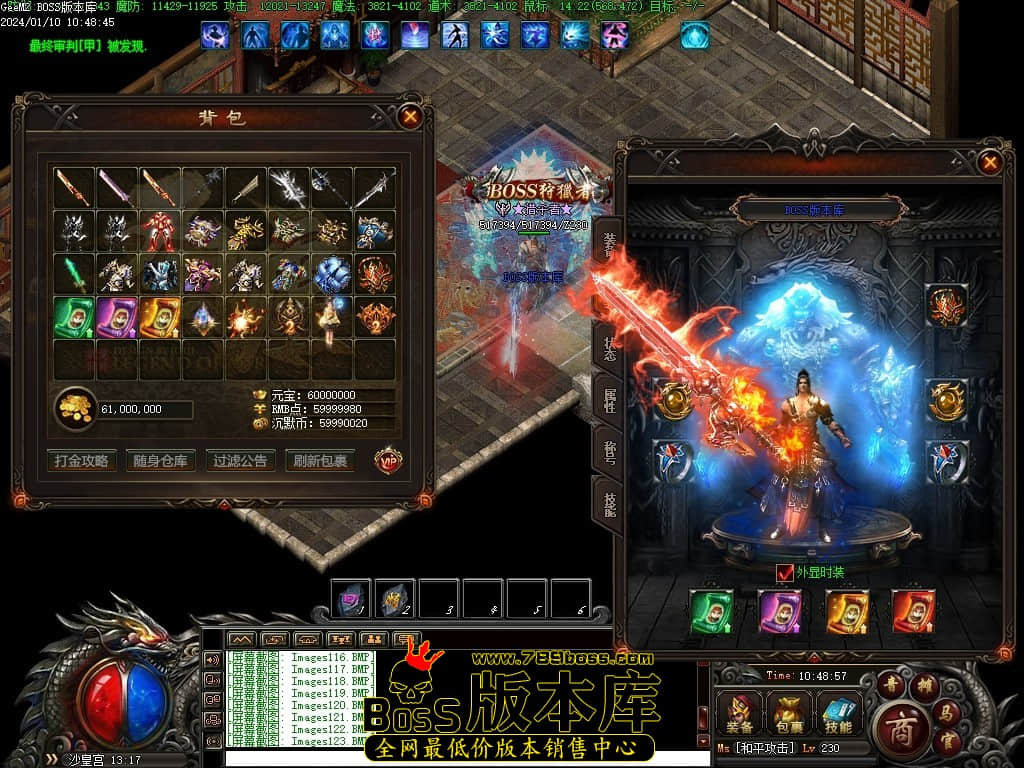The width and height of the screenshot is (1024, 768).
Task: Select the girl with blue orb item
Action: [331, 317]
